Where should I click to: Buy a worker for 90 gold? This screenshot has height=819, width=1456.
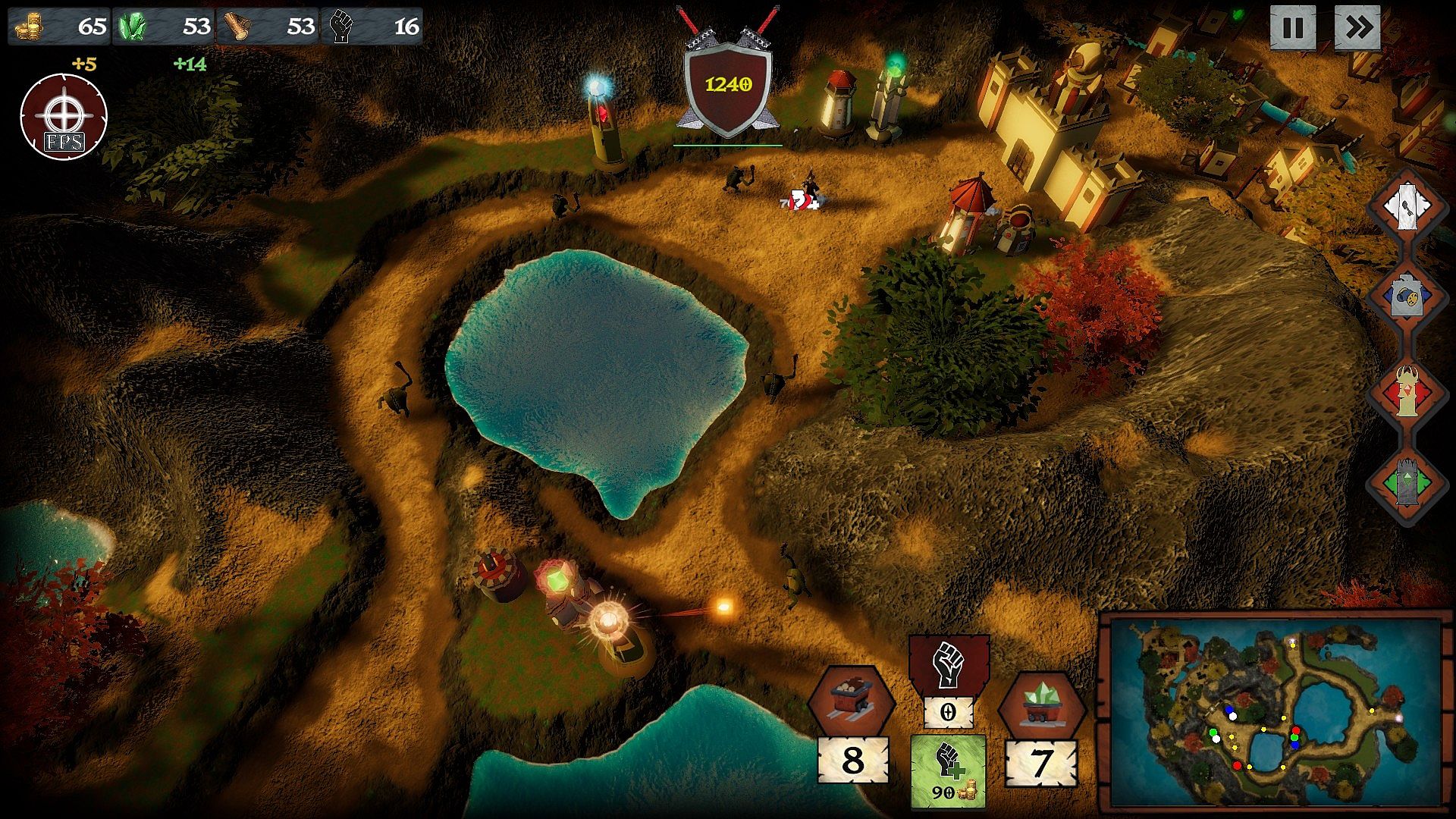coord(948,770)
